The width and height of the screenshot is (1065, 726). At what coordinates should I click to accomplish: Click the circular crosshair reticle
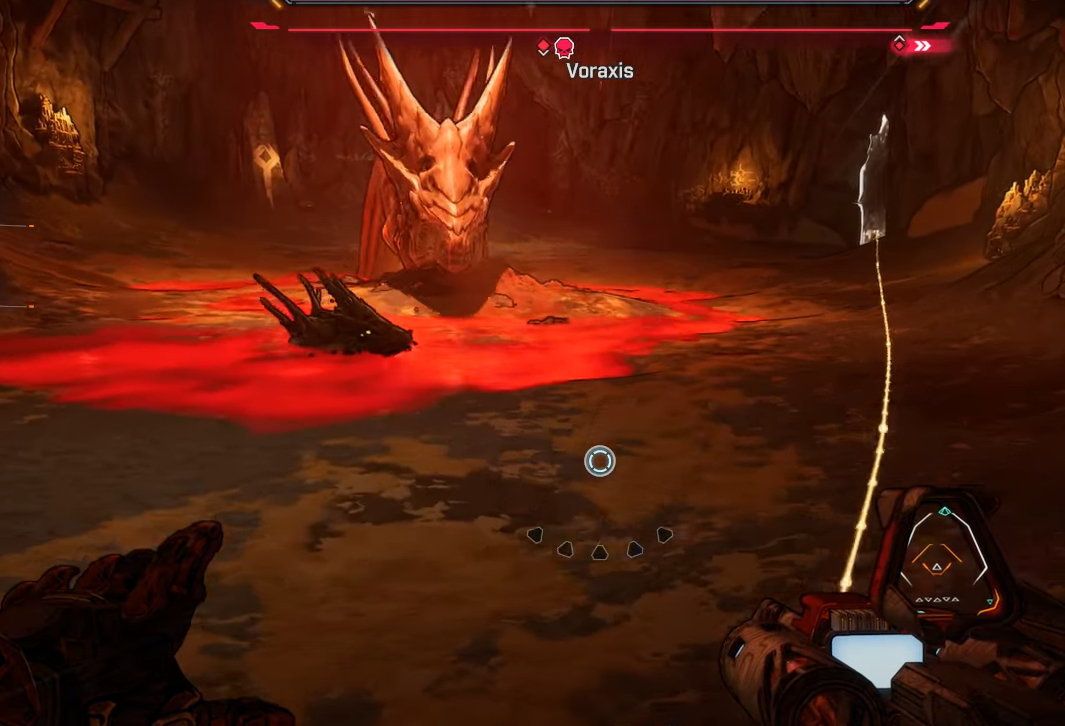tap(600, 461)
